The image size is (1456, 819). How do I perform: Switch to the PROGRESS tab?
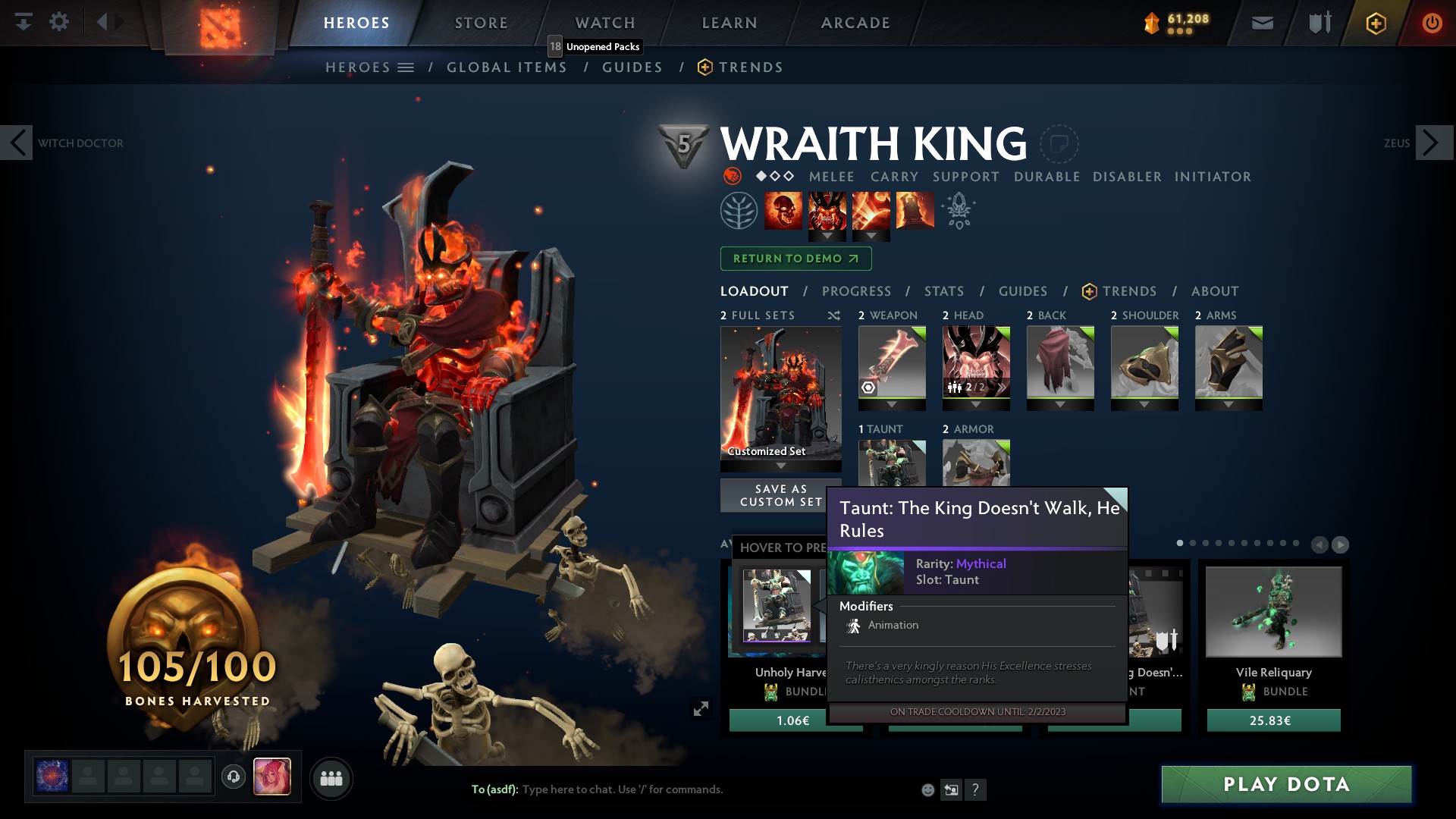[x=857, y=291]
